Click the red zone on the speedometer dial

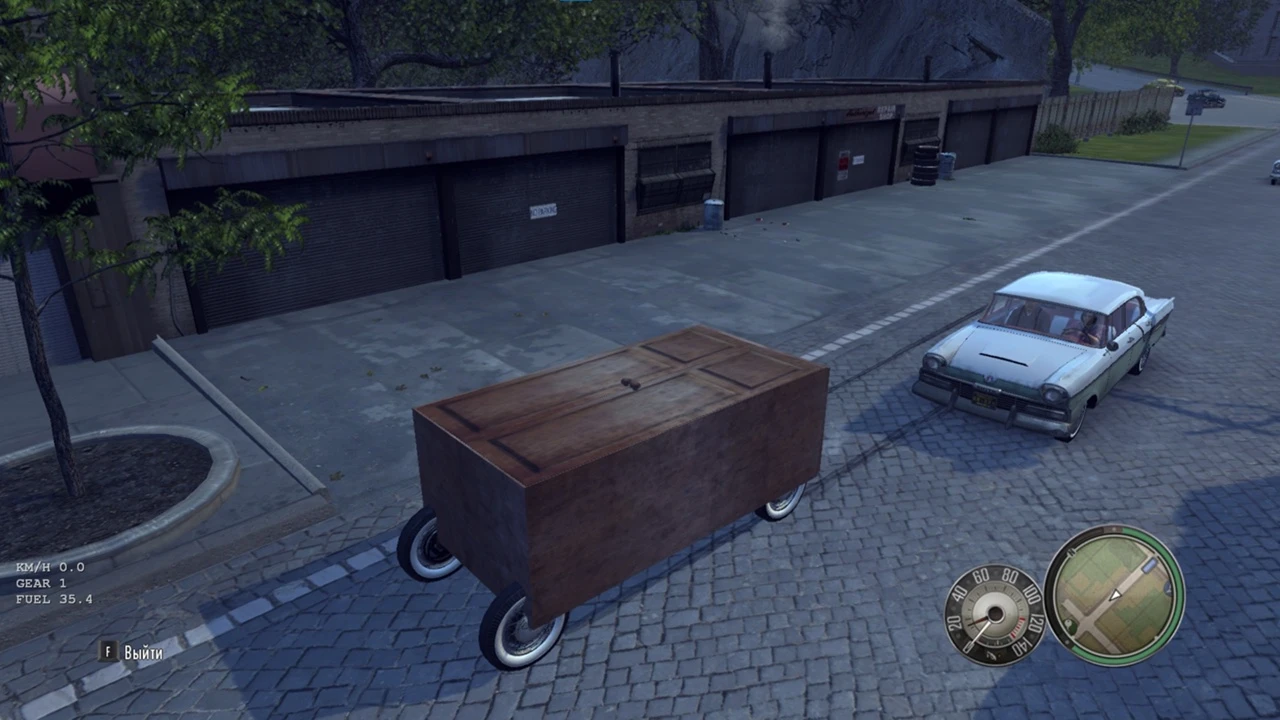1018,626
